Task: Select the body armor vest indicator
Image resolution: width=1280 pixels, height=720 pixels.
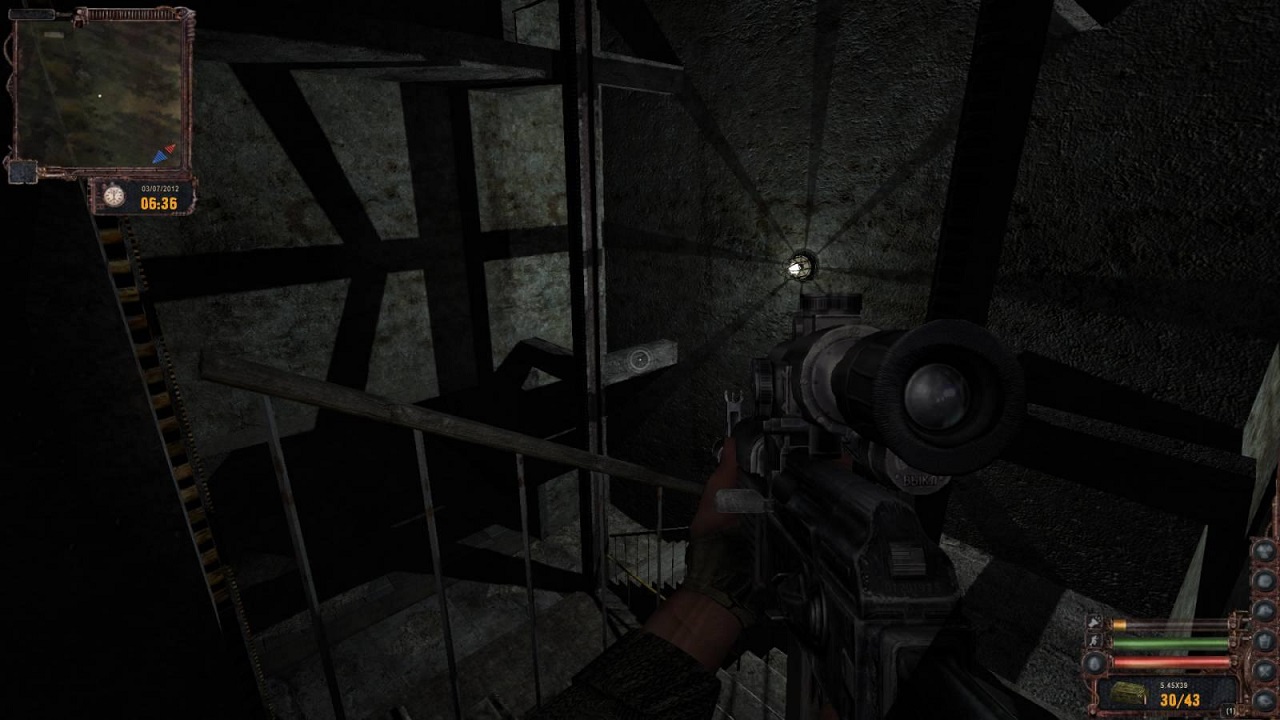Action: point(1266,640)
